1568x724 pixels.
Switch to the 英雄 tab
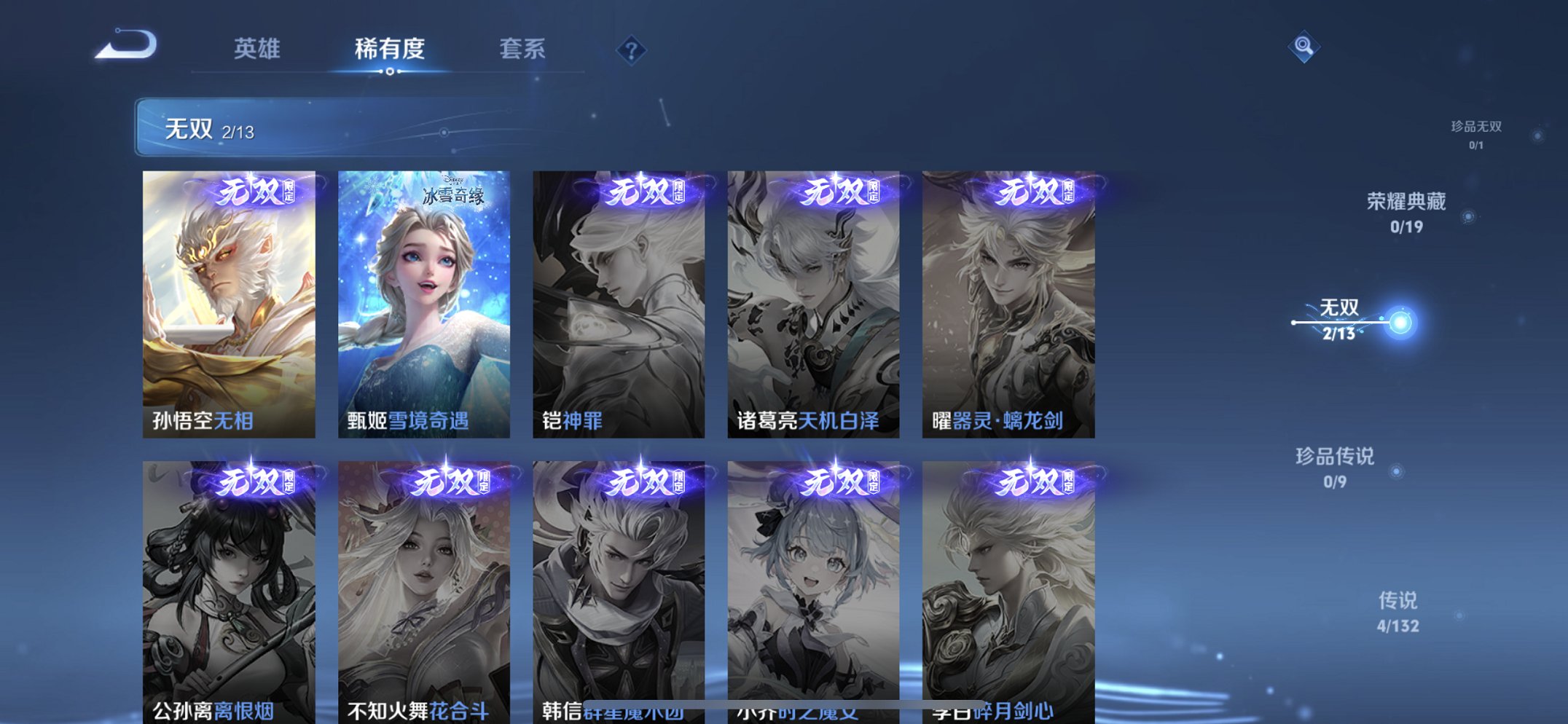256,49
